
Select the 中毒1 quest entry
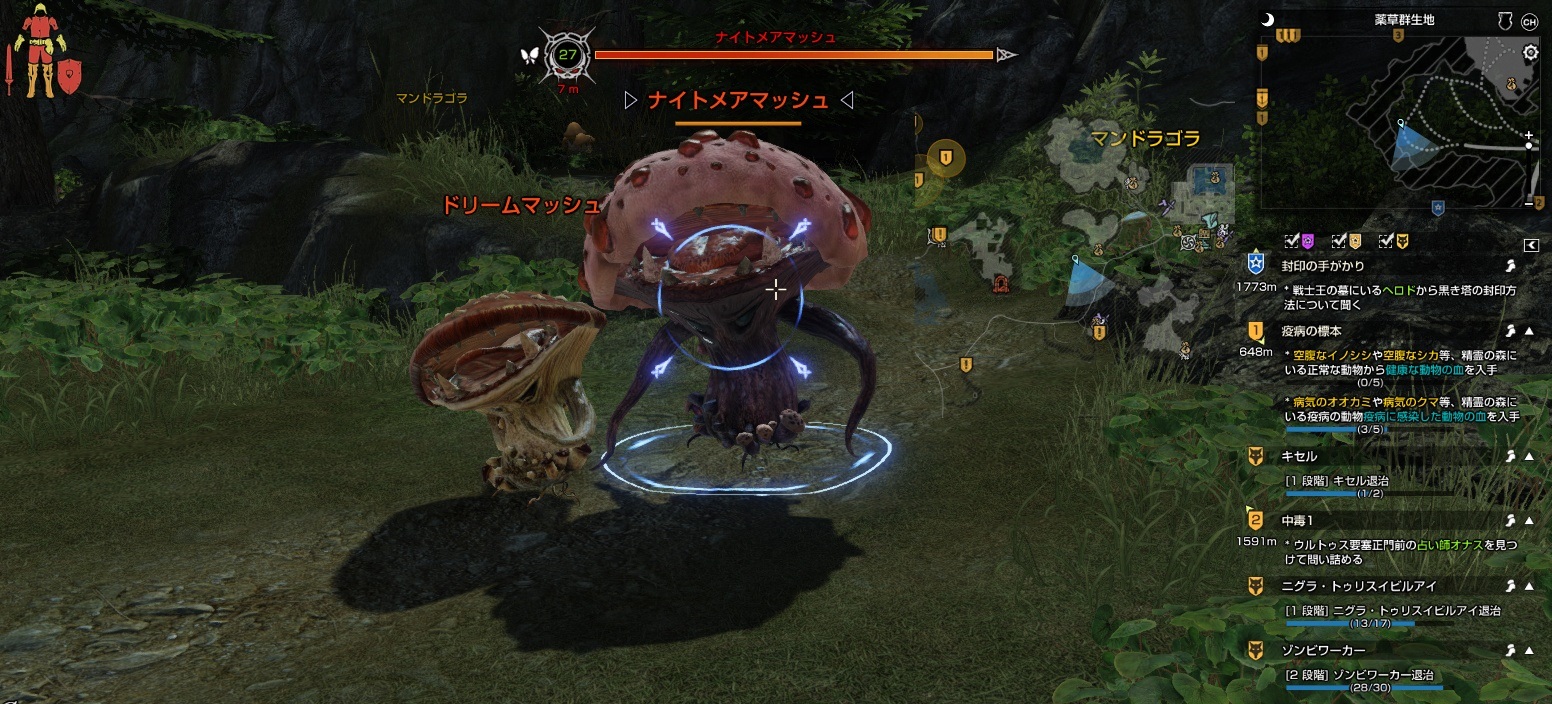point(1297,521)
